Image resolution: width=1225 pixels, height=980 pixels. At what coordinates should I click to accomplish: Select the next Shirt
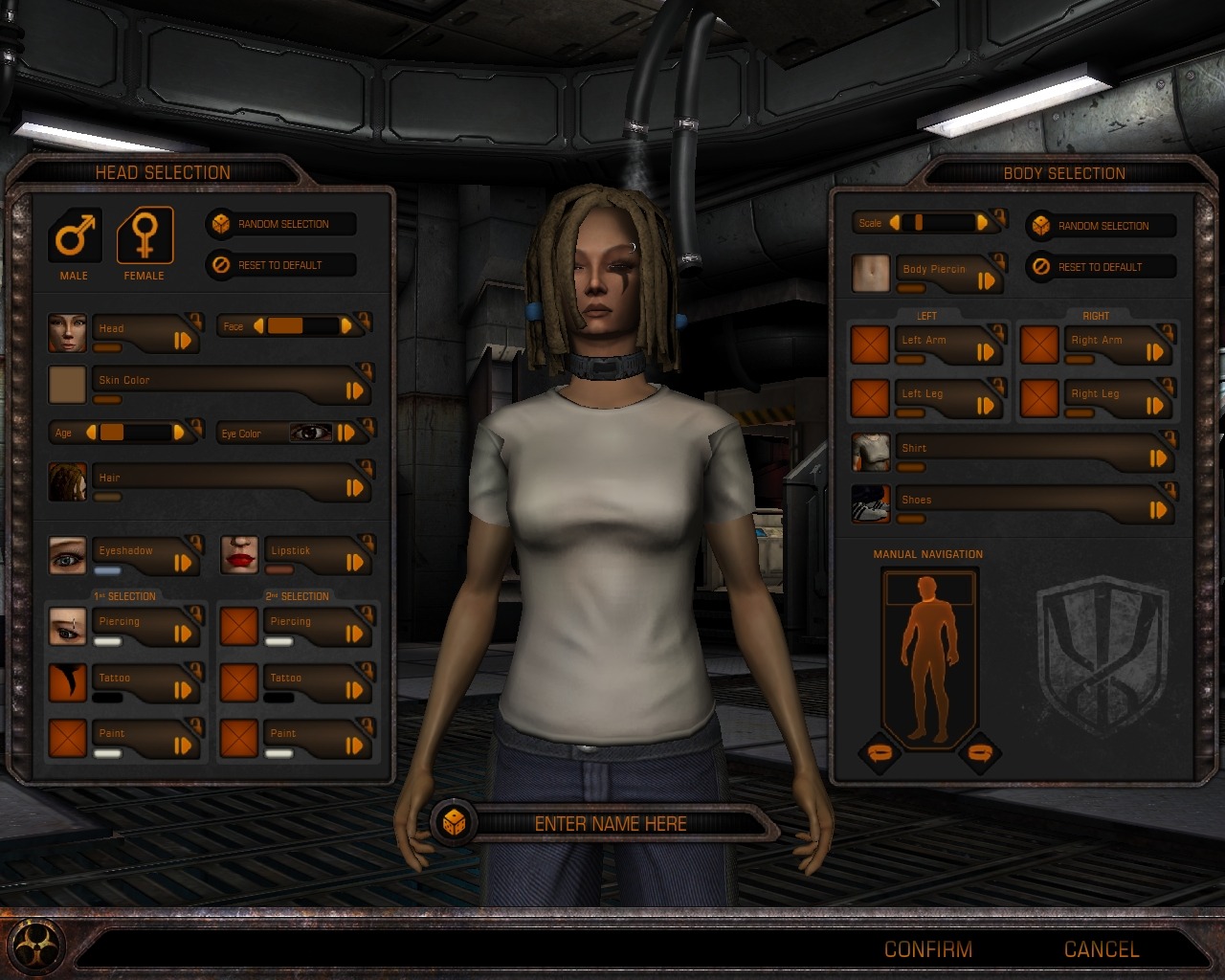(1158, 458)
